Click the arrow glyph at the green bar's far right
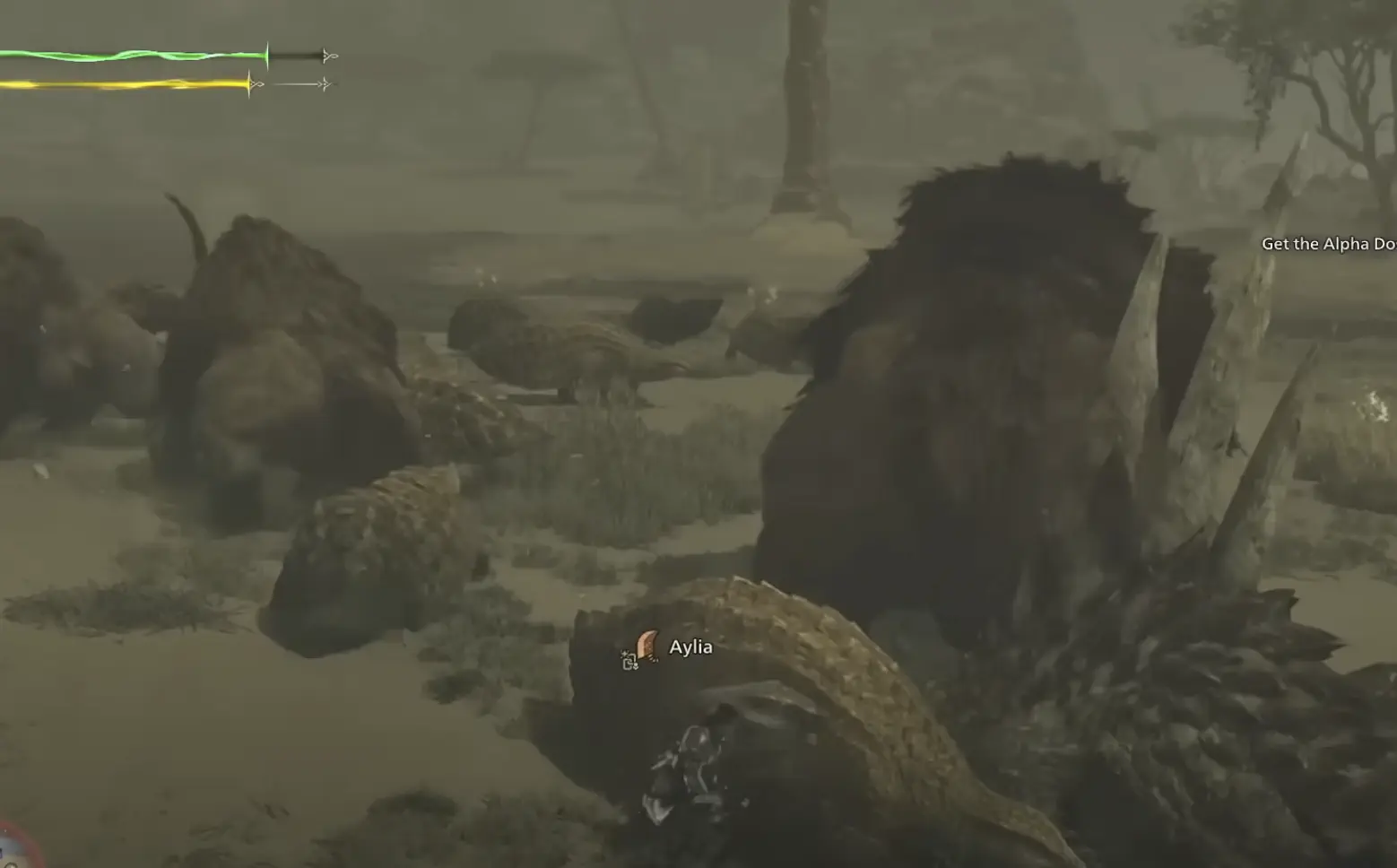This screenshot has height=868, width=1397. pyautogui.click(x=326, y=56)
